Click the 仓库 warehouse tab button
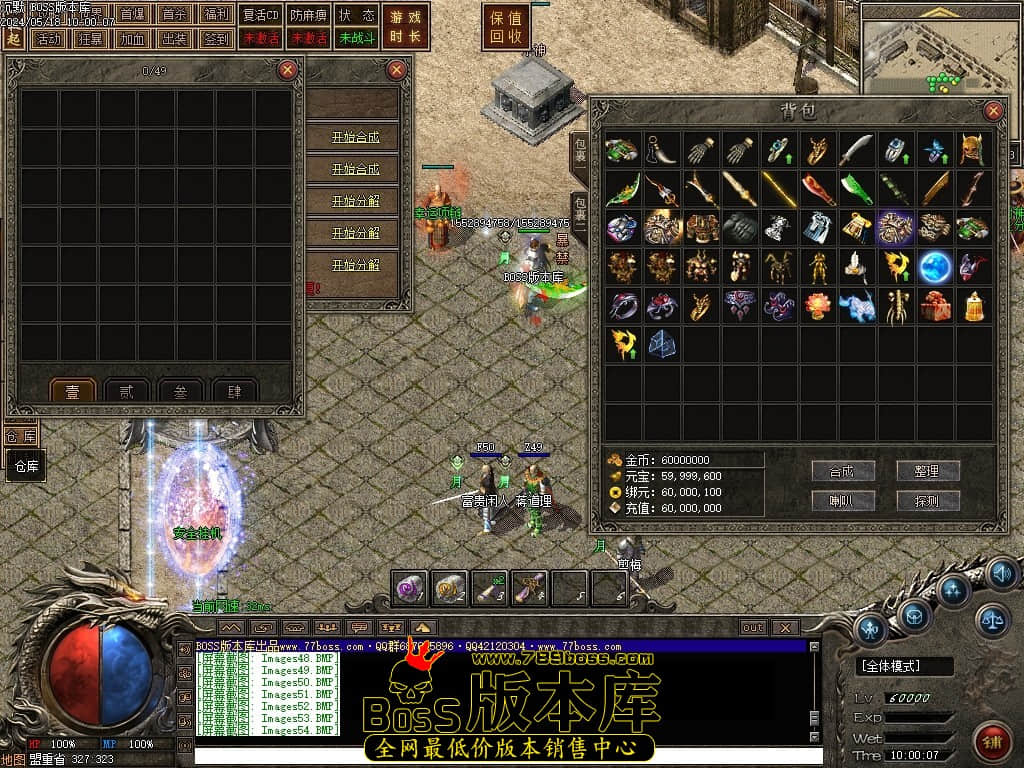Image resolution: width=1024 pixels, height=768 pixels. 27,466
